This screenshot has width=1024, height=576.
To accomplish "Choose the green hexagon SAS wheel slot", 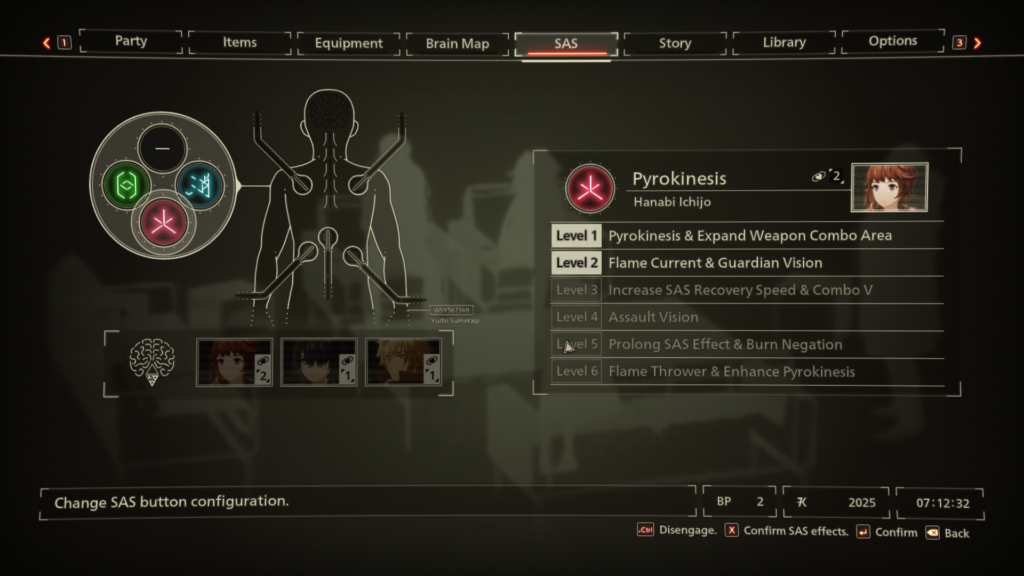I will pyautogui.click(x=127, y=186).
